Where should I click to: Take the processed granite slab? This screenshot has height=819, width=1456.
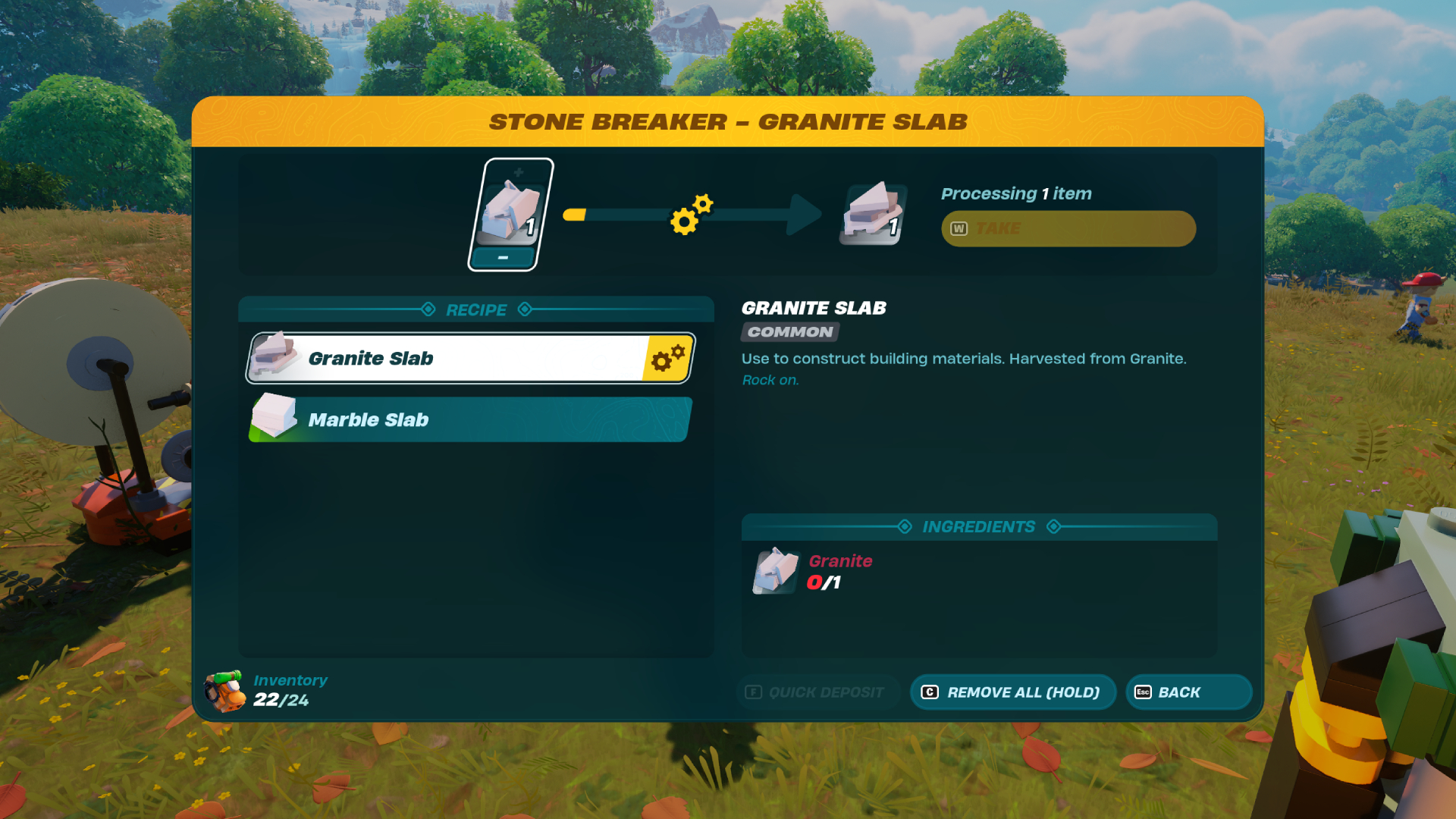click(1068, 228)
